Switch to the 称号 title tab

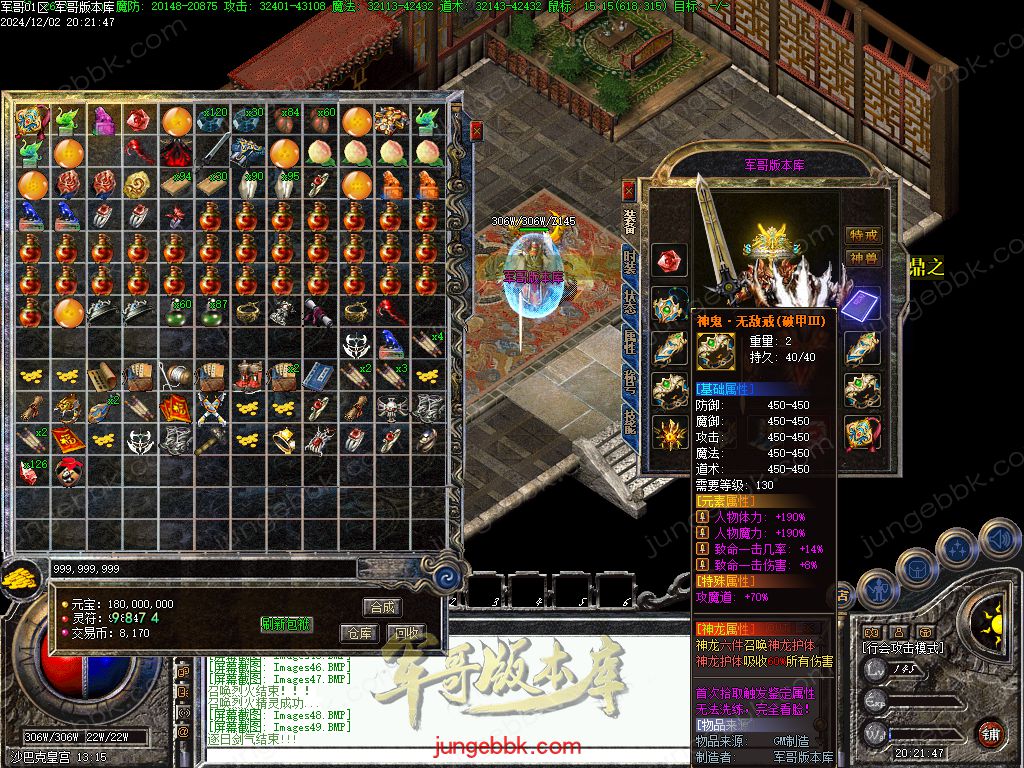coord(629,380)
